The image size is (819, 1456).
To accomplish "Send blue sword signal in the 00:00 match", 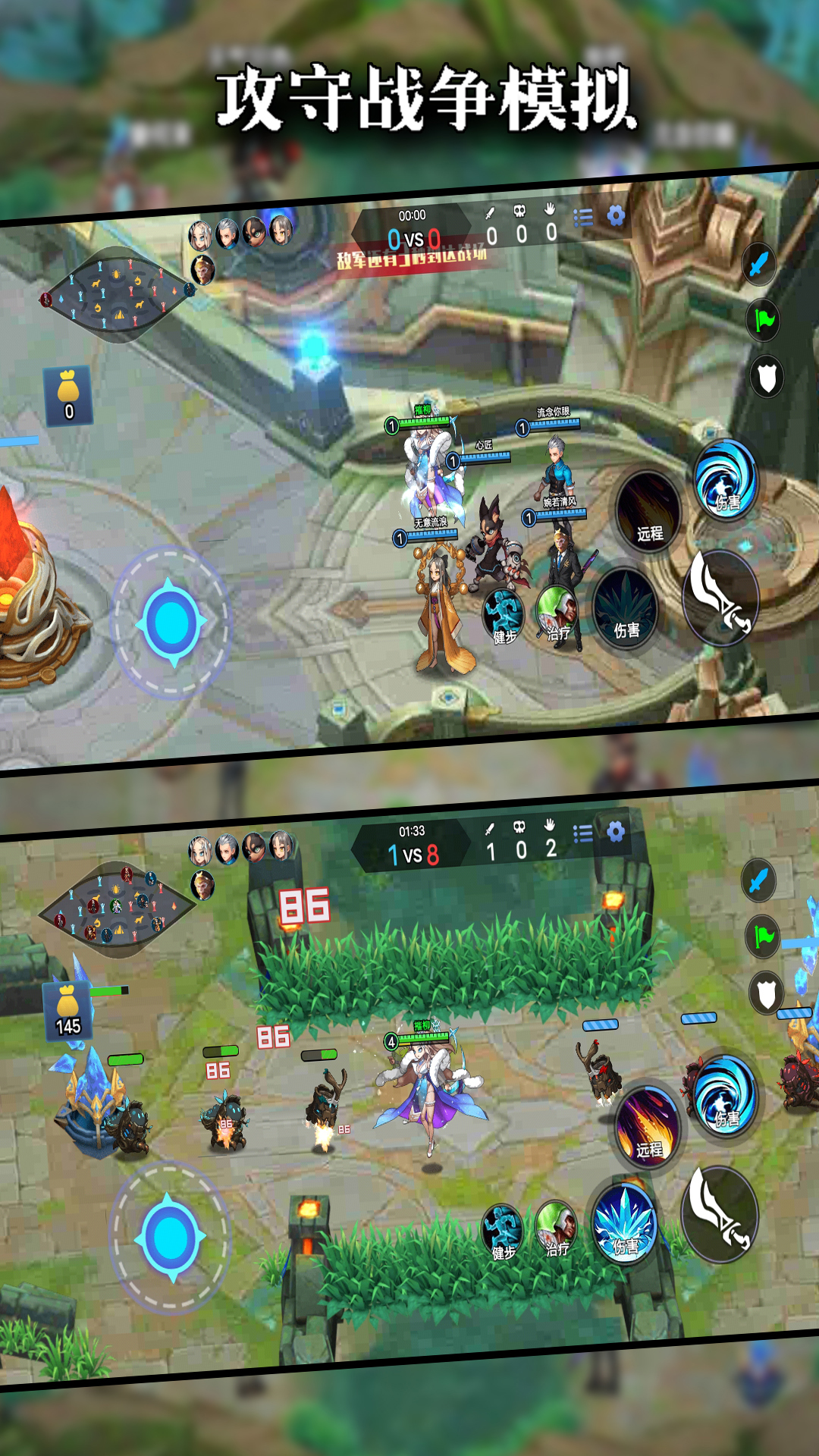I will (x=758, y=264).
